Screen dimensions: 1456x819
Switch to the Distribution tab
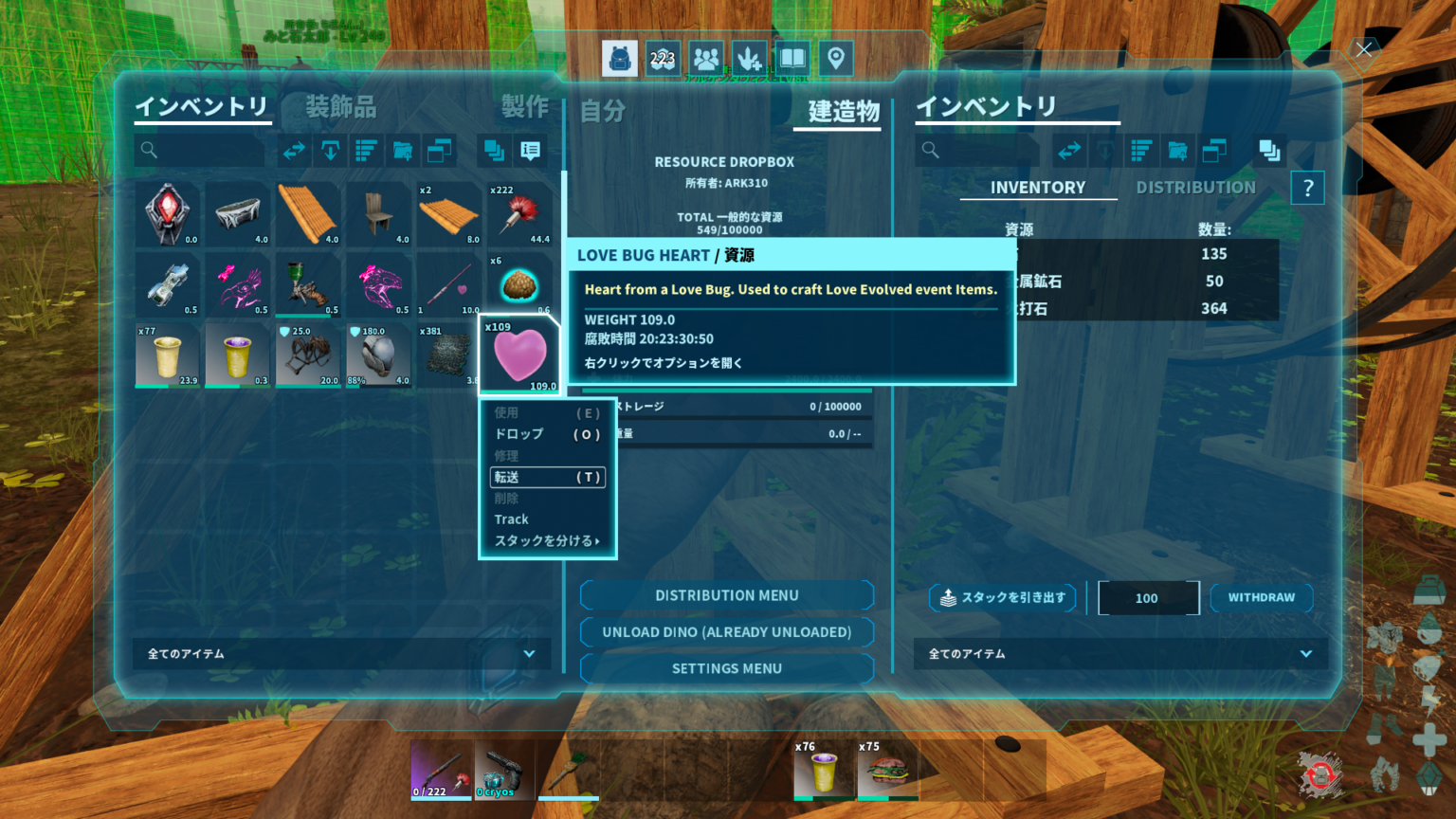[1195, 188]
